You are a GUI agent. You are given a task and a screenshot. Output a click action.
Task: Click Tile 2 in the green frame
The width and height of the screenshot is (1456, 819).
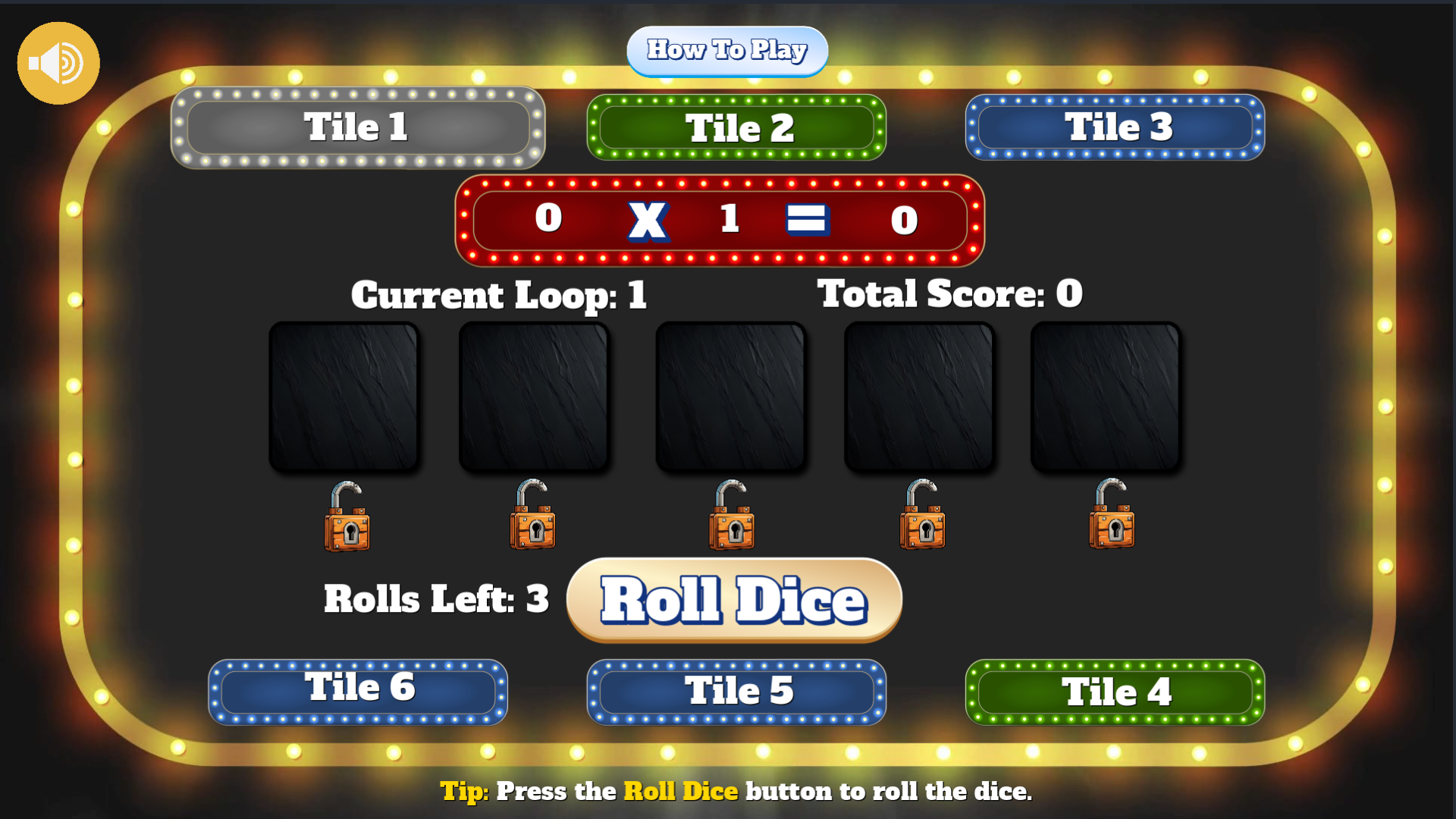pos(736,127)
